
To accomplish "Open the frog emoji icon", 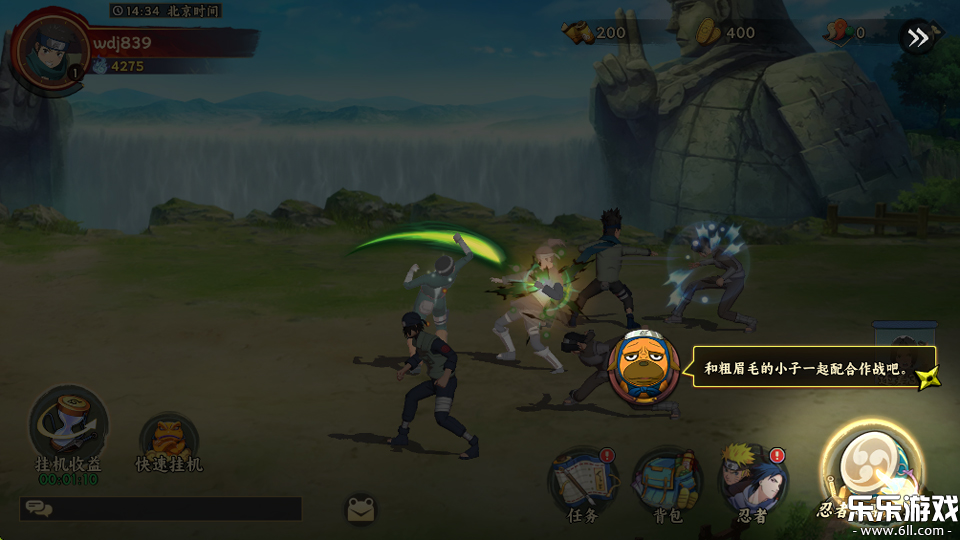I will pyautogui.click(x=361, y=509).
